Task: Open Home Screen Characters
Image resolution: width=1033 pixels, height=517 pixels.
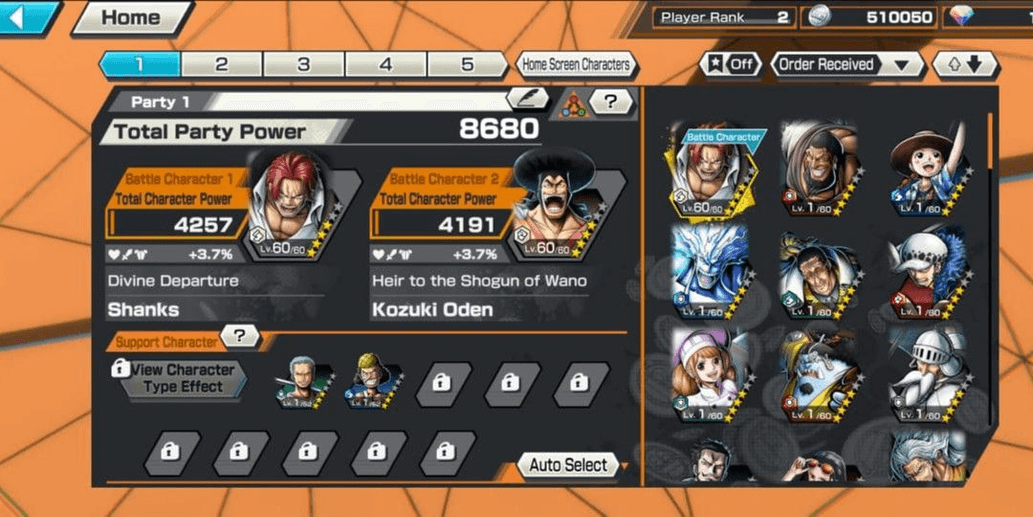Action: point(577,65)
